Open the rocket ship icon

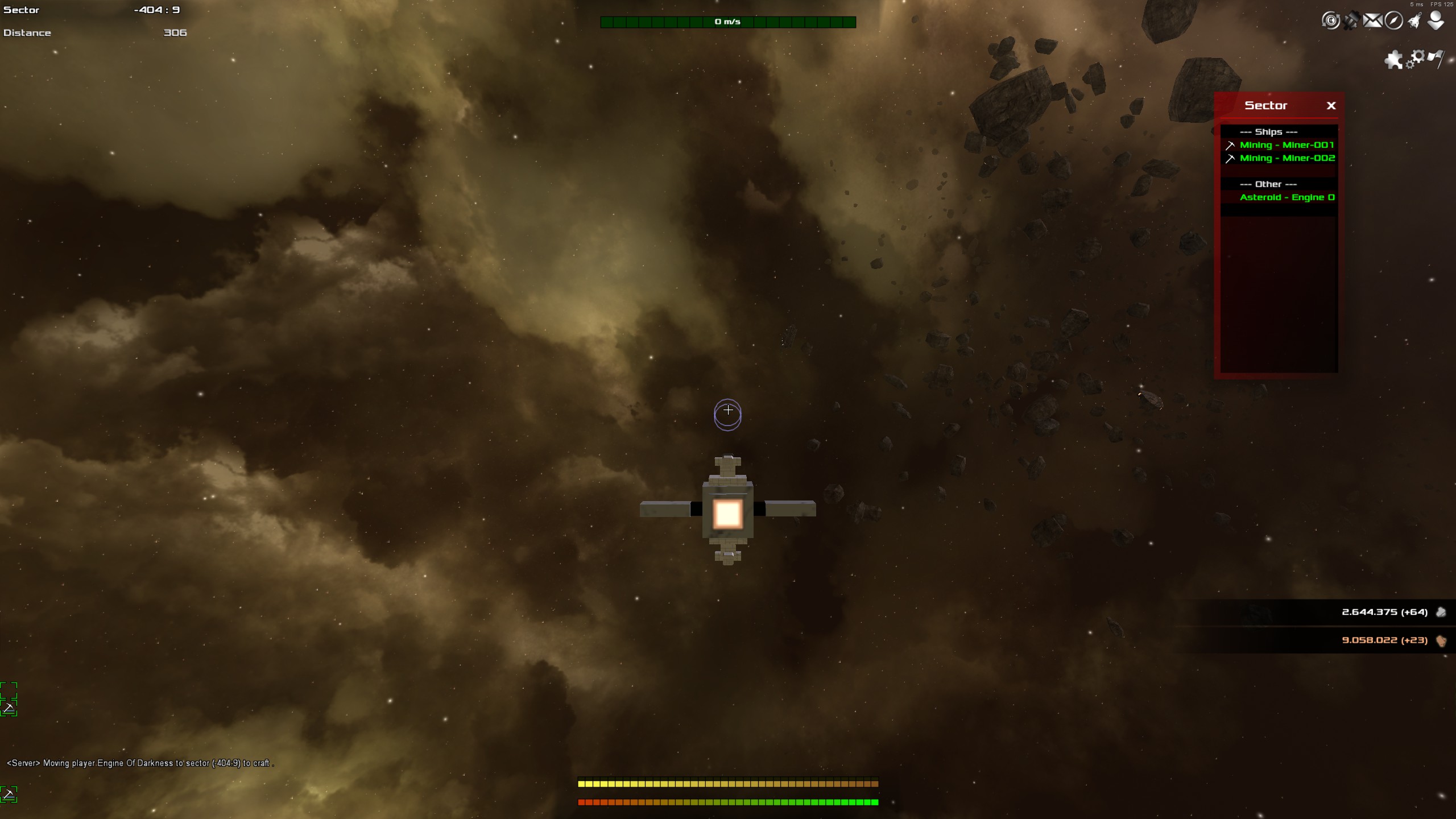pyautogui.click(x=1414, y=21)
